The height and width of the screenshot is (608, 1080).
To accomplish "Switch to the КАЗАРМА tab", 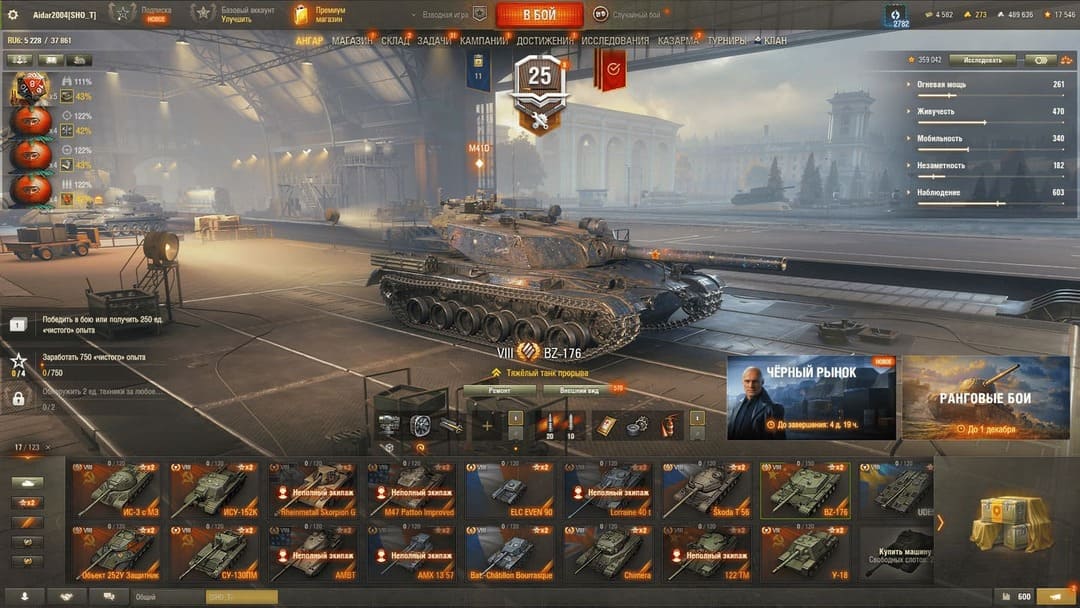I will (x=678, y=41).
